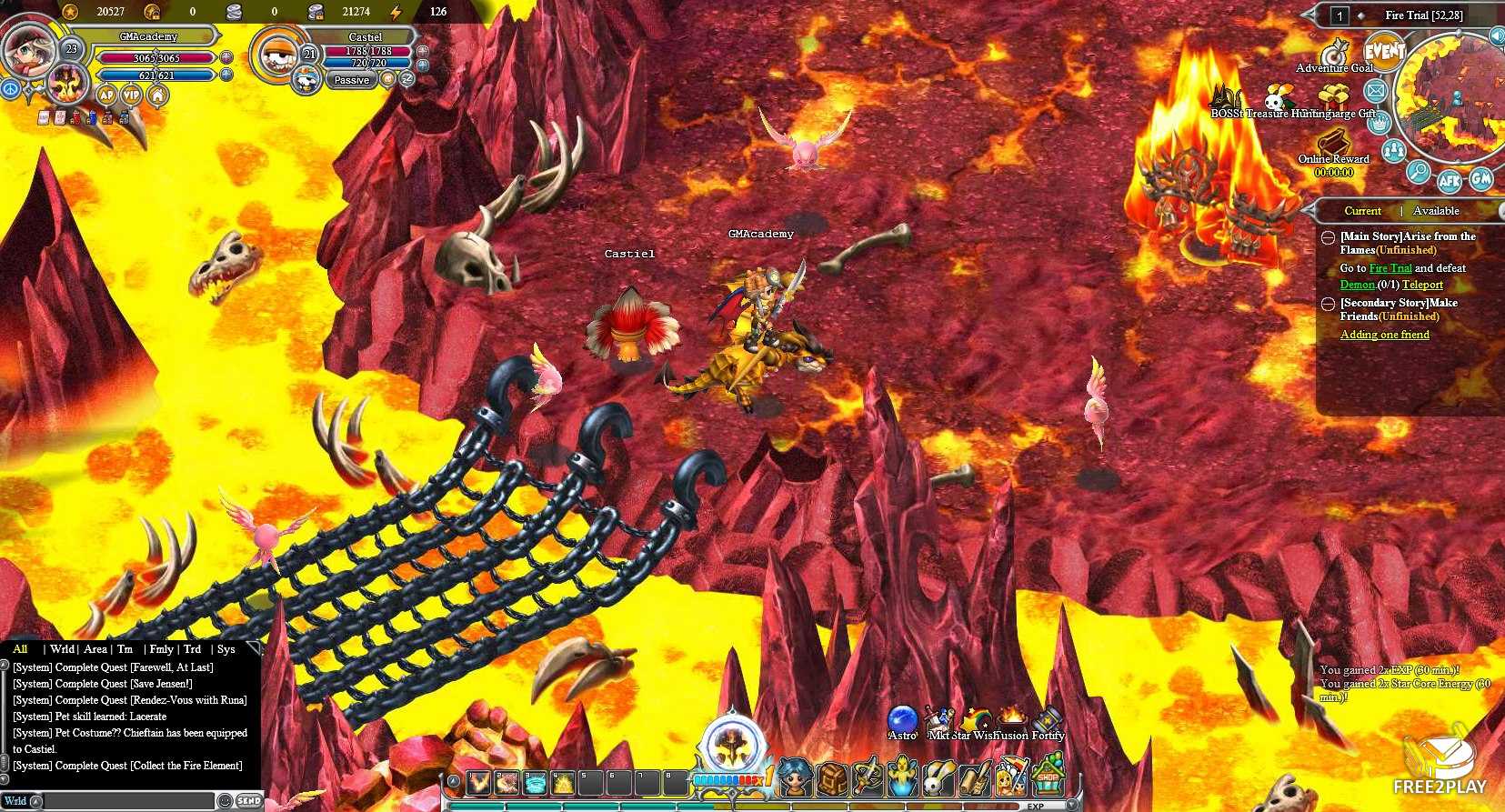1505x812 pixels.
Task: Contact the GM via the GM button
Action: (1481, 178)
